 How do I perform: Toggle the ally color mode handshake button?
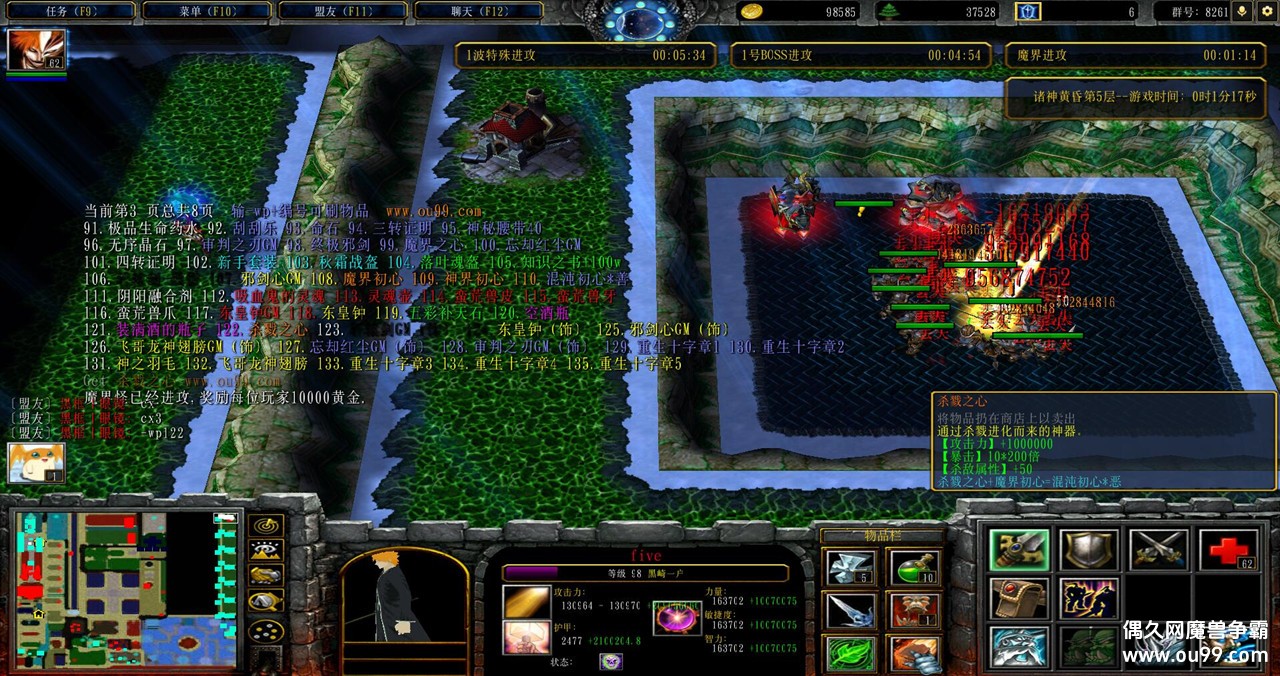[x=266, y=575]
